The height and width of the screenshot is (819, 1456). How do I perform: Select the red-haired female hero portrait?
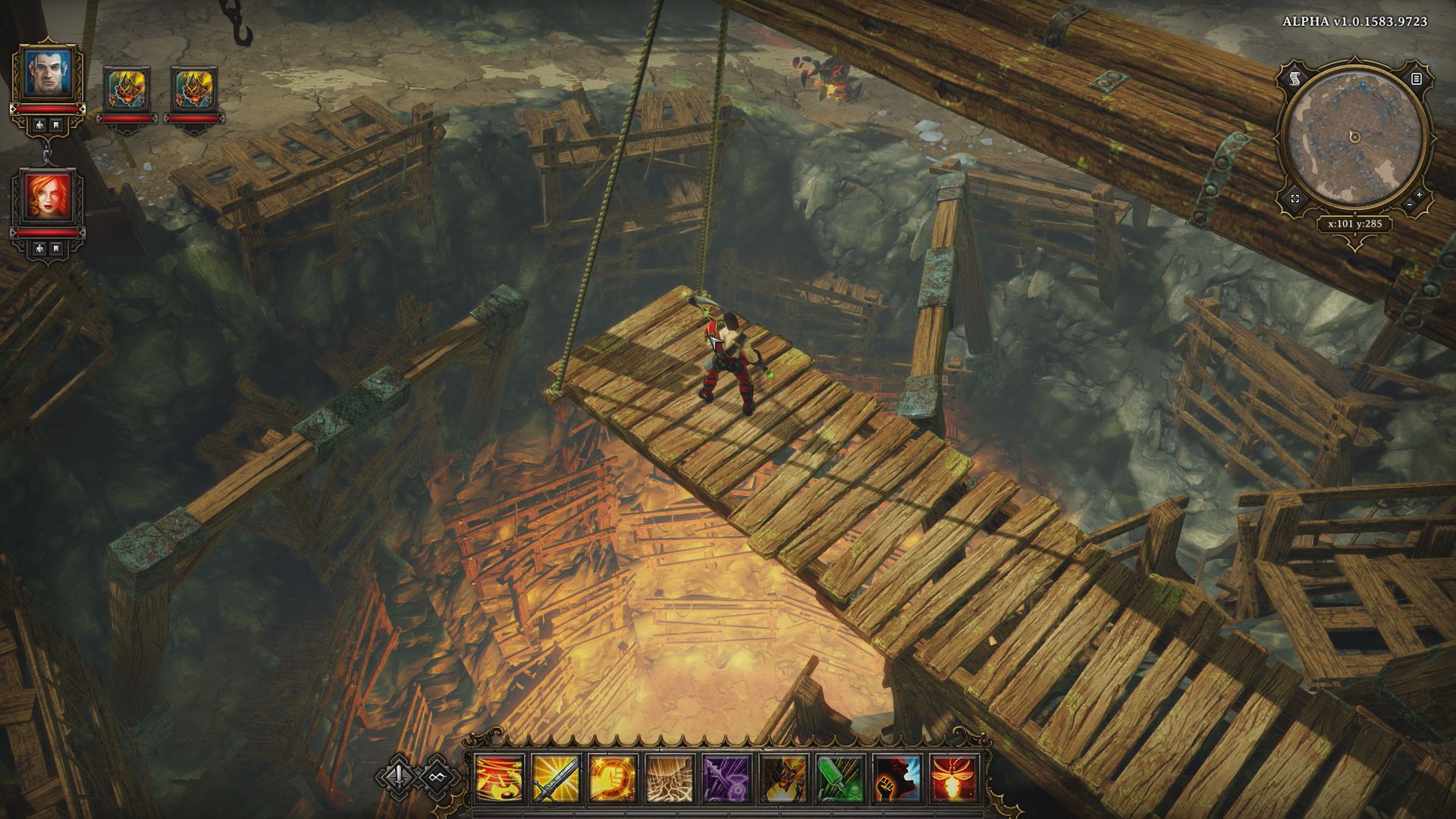(47, 196)
